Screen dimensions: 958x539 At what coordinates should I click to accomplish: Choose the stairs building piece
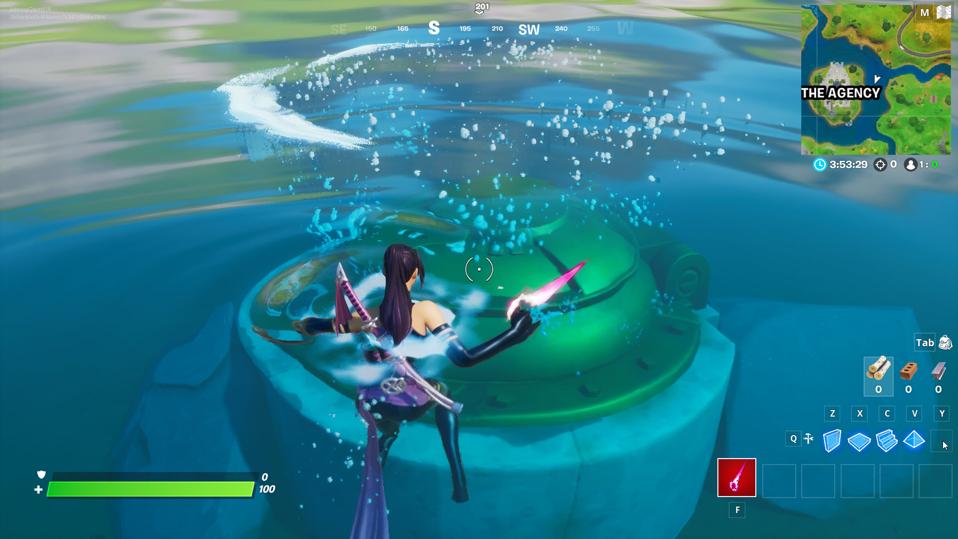887,441
